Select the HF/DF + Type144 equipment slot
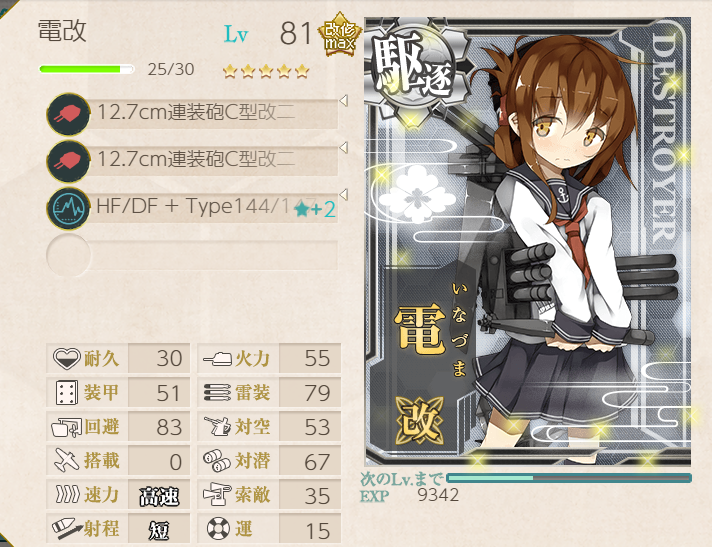This screenshot has height=547, width=712. [200, 207]
